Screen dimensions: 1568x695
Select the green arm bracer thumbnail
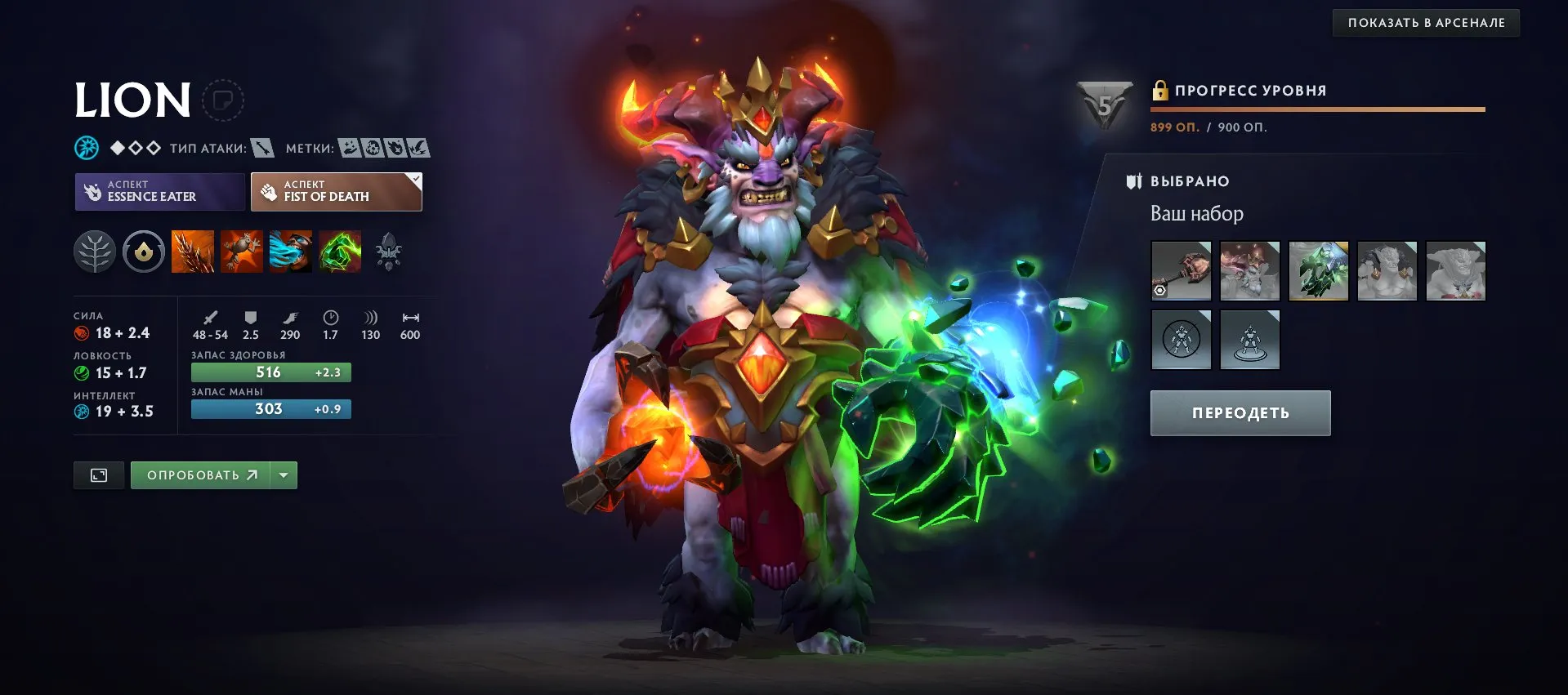pos(1318,270)
